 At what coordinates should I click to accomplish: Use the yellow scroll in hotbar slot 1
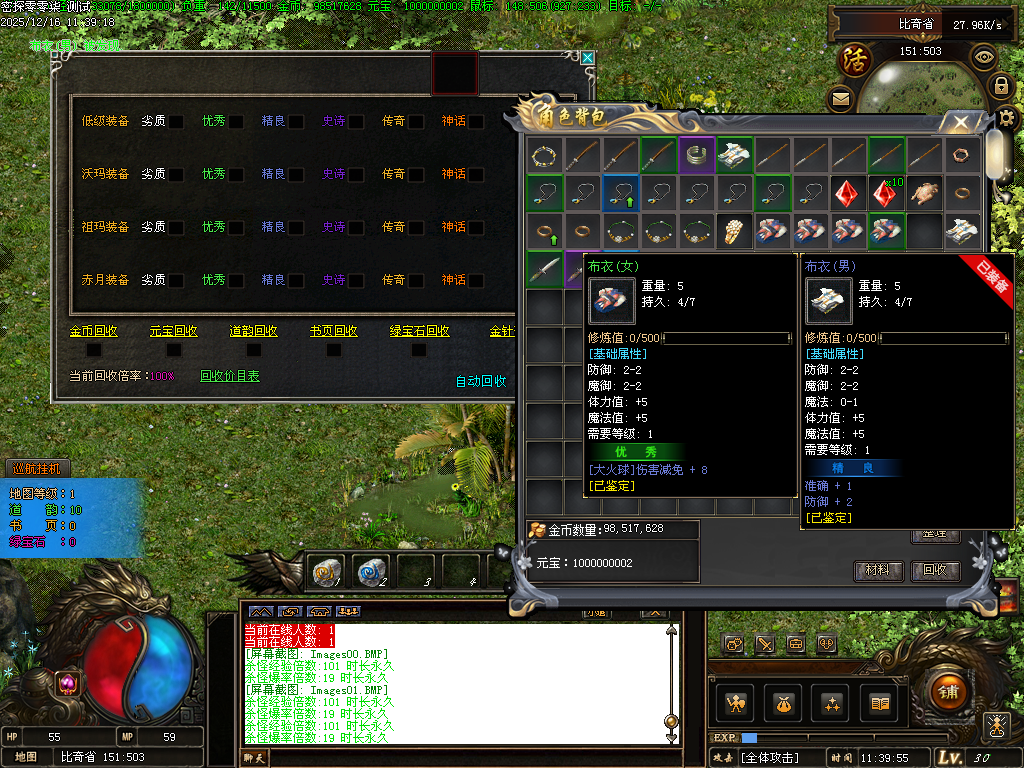click(x=327, y=571)
